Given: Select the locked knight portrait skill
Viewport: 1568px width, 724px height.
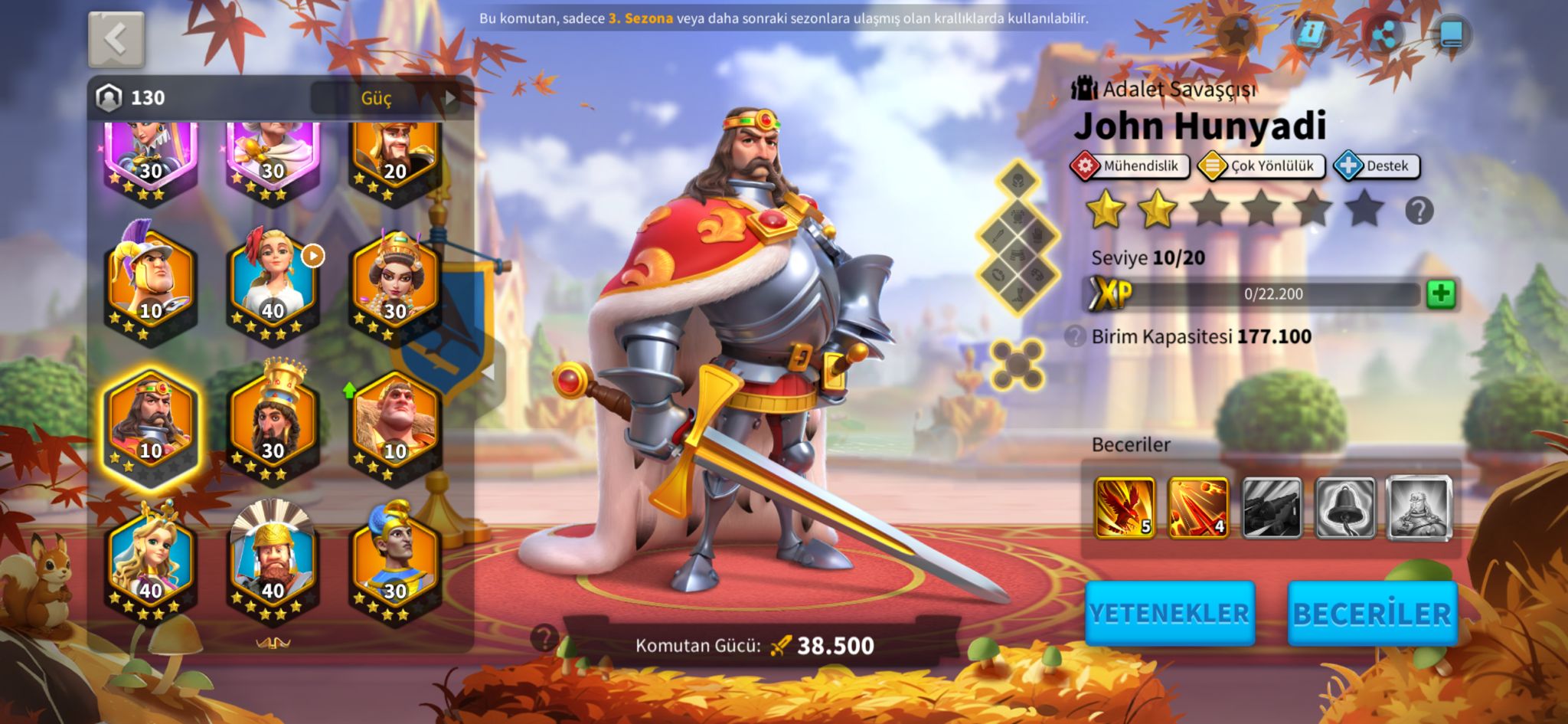Looking at the screenshot, I should click(1419, 506).
